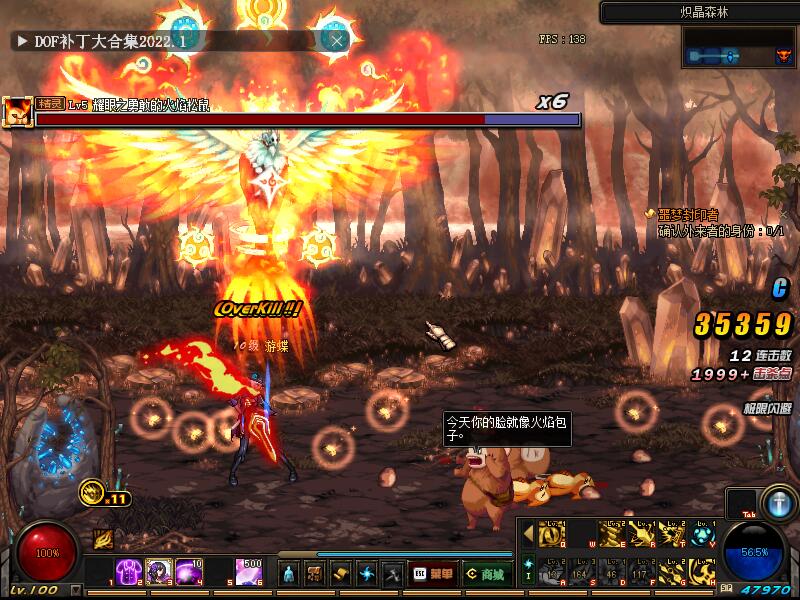The height and width of the screenshot is (600, 800).
Task: Open the treasure chest inventory icon
Action: 315,574
